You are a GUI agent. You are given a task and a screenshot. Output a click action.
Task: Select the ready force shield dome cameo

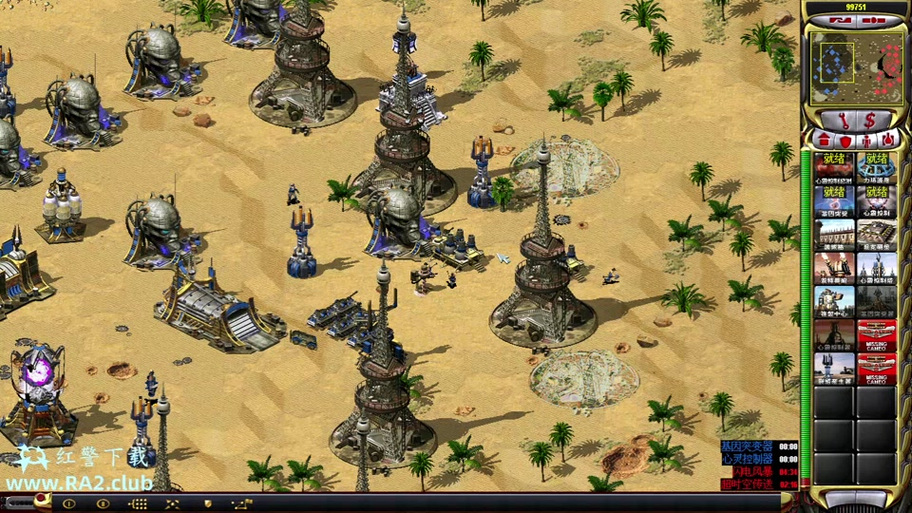tap(876, 166)
